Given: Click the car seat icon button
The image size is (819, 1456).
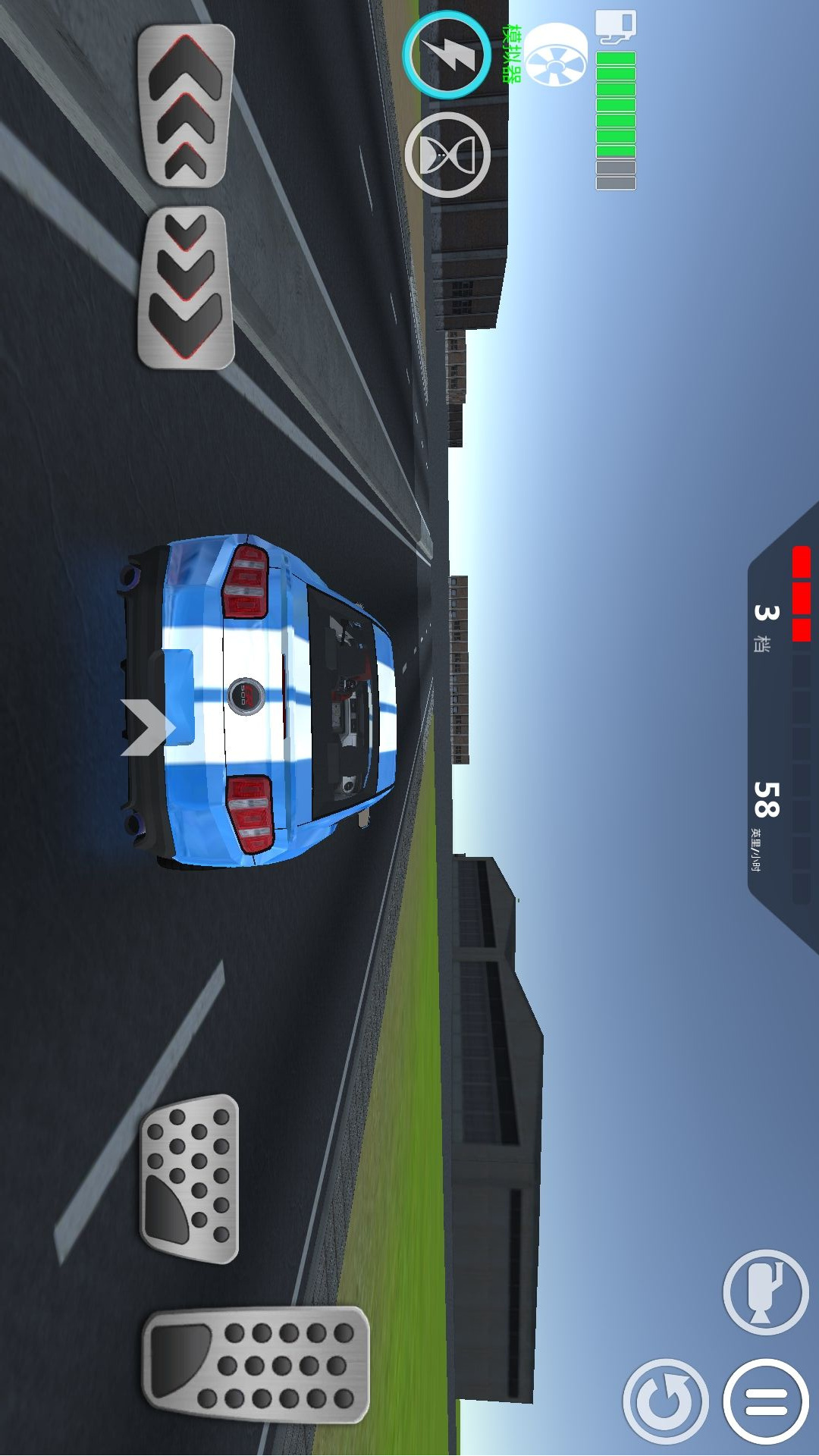Looking at the screenshot, I should coord(765,1292).
